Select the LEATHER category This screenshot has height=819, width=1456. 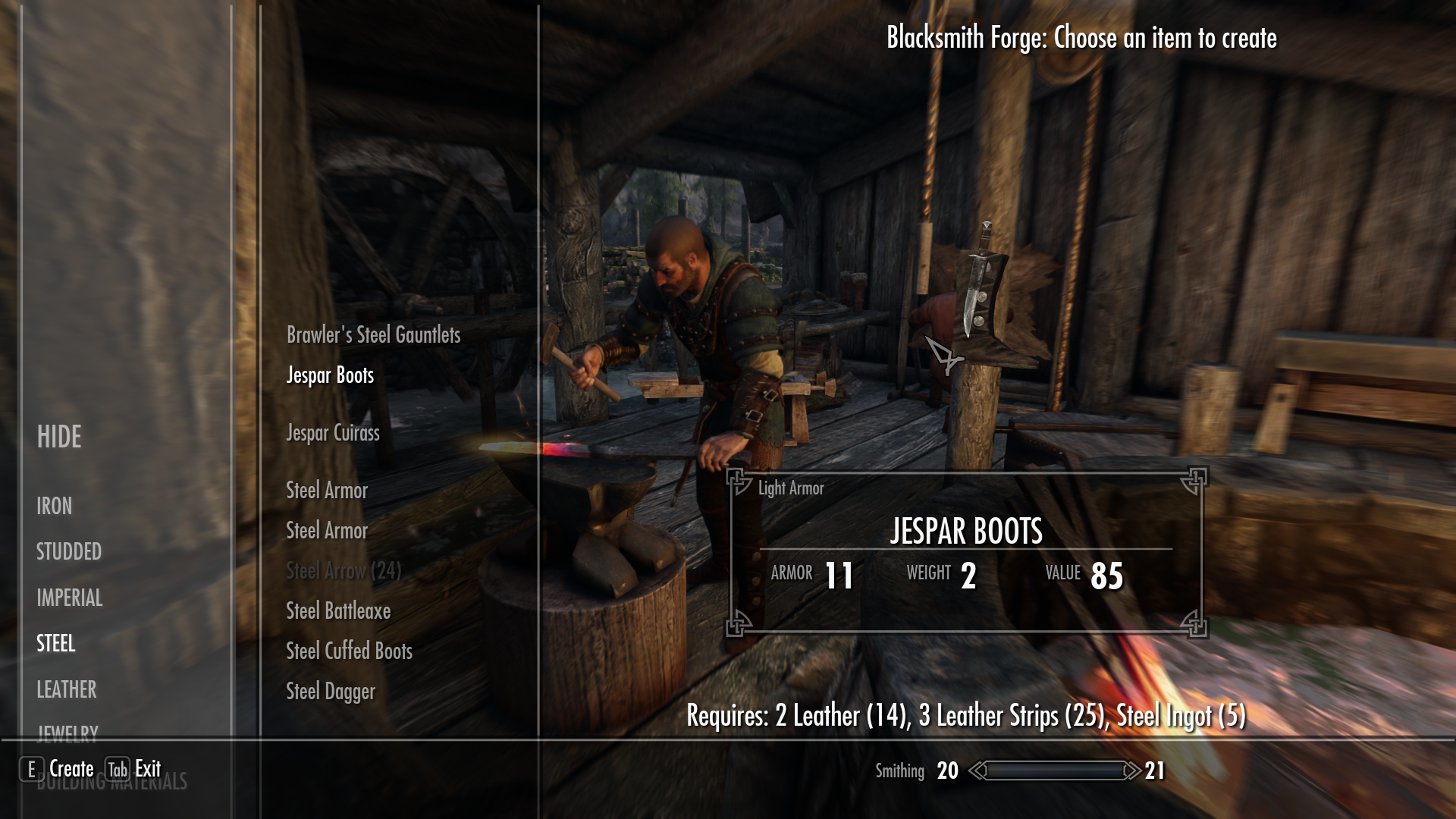pos(66,690)
